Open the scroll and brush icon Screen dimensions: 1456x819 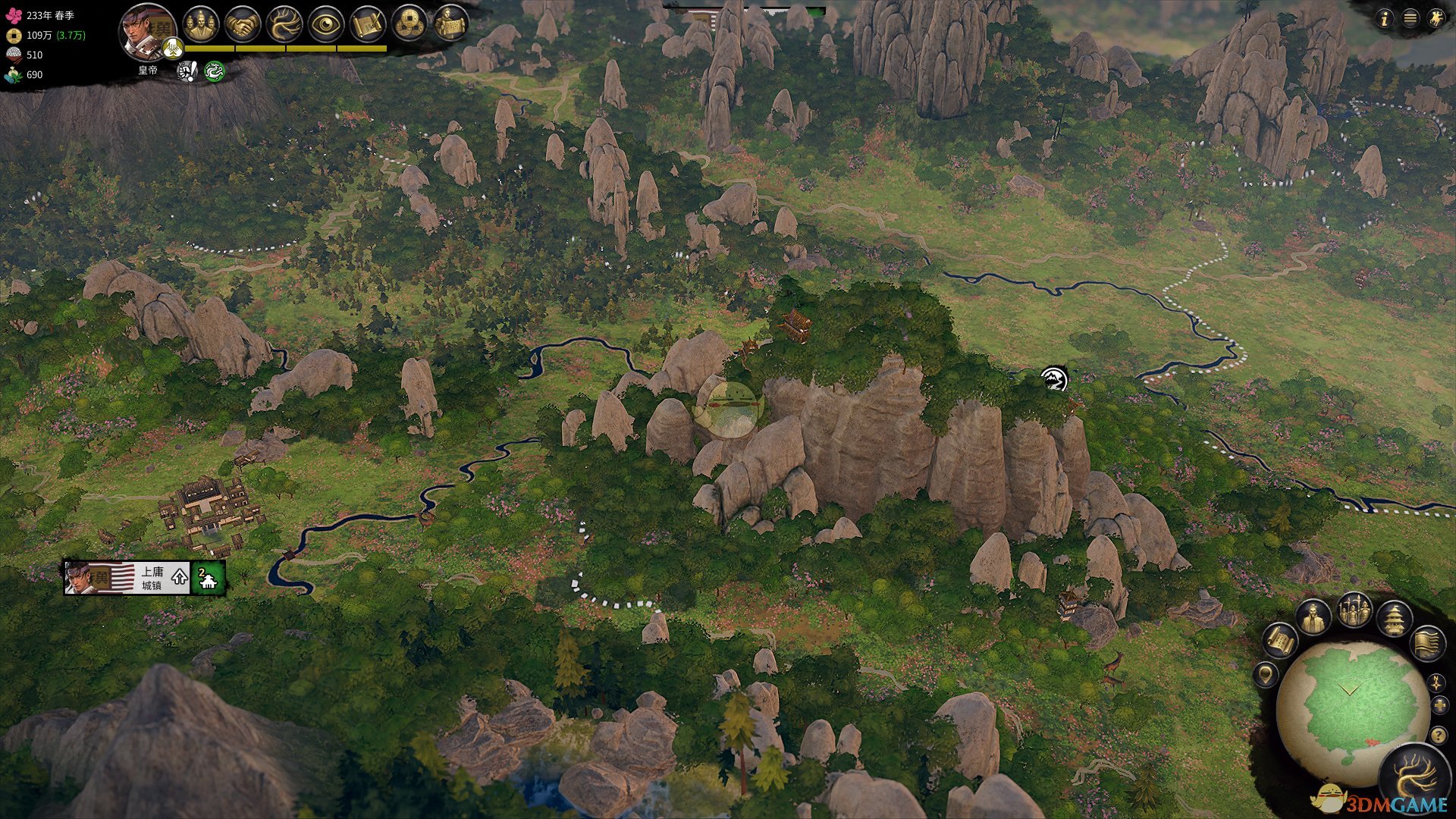pyautogui.click(x=367, y=24)
